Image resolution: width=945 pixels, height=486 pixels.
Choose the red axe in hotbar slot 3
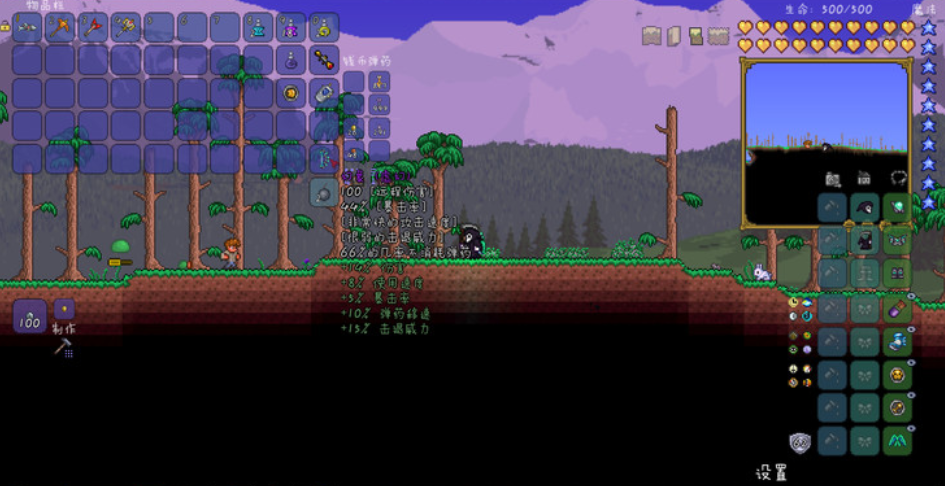point(93,27)
